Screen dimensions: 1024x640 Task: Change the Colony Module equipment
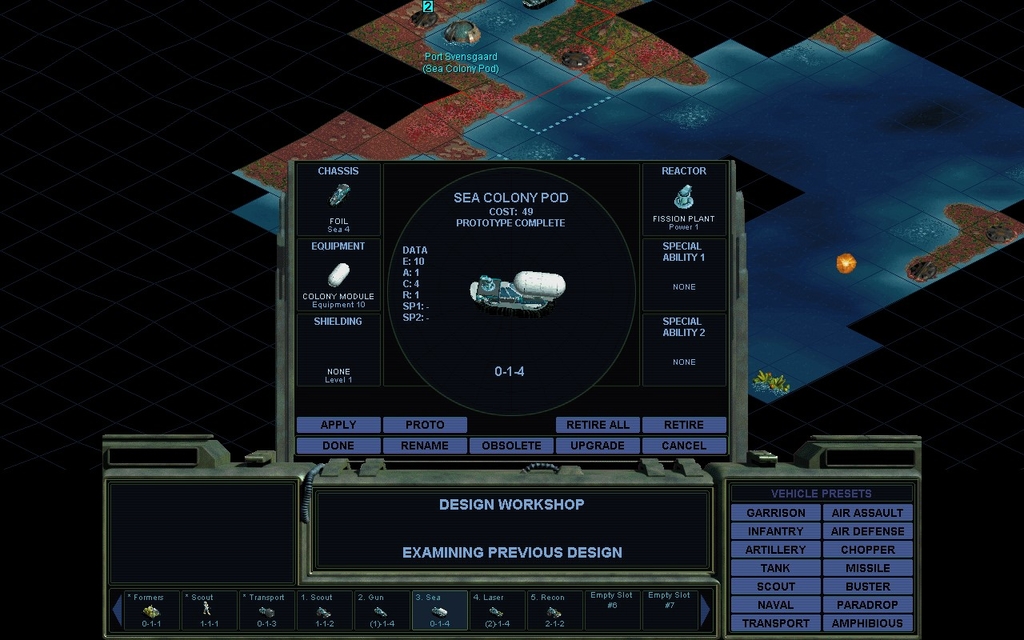338,274
